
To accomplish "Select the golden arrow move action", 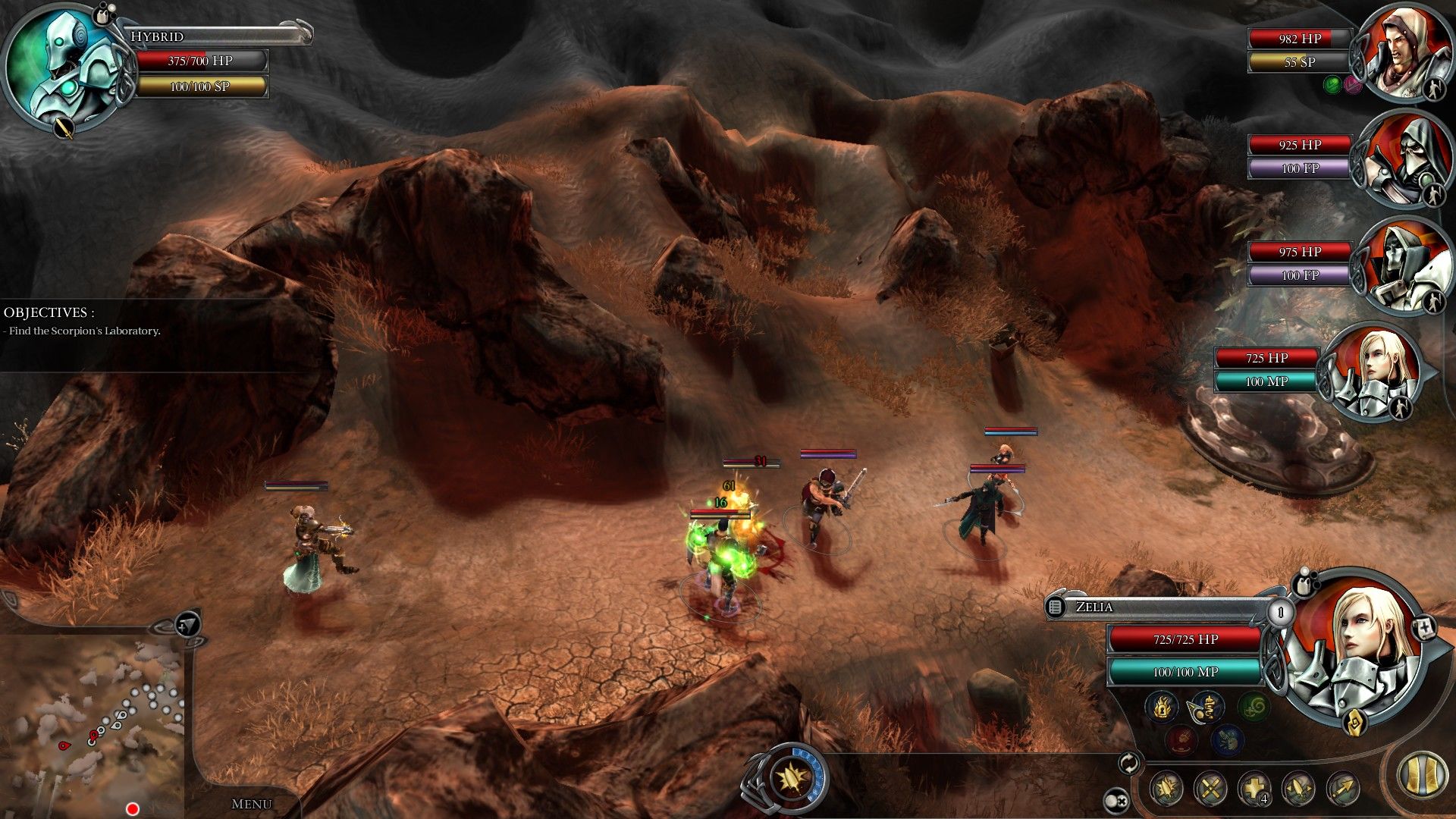I will click(1342, 789).
